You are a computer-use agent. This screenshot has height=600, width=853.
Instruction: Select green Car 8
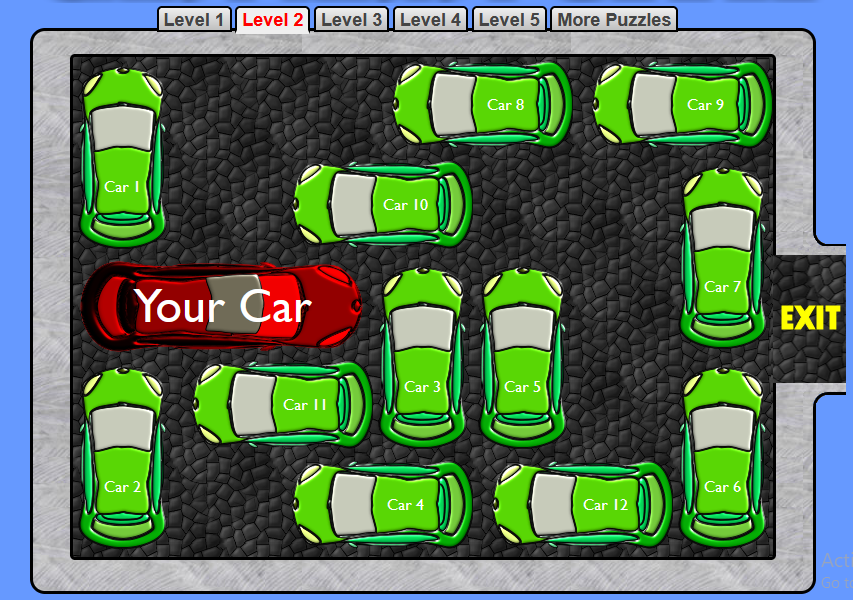tap(483, 104)
